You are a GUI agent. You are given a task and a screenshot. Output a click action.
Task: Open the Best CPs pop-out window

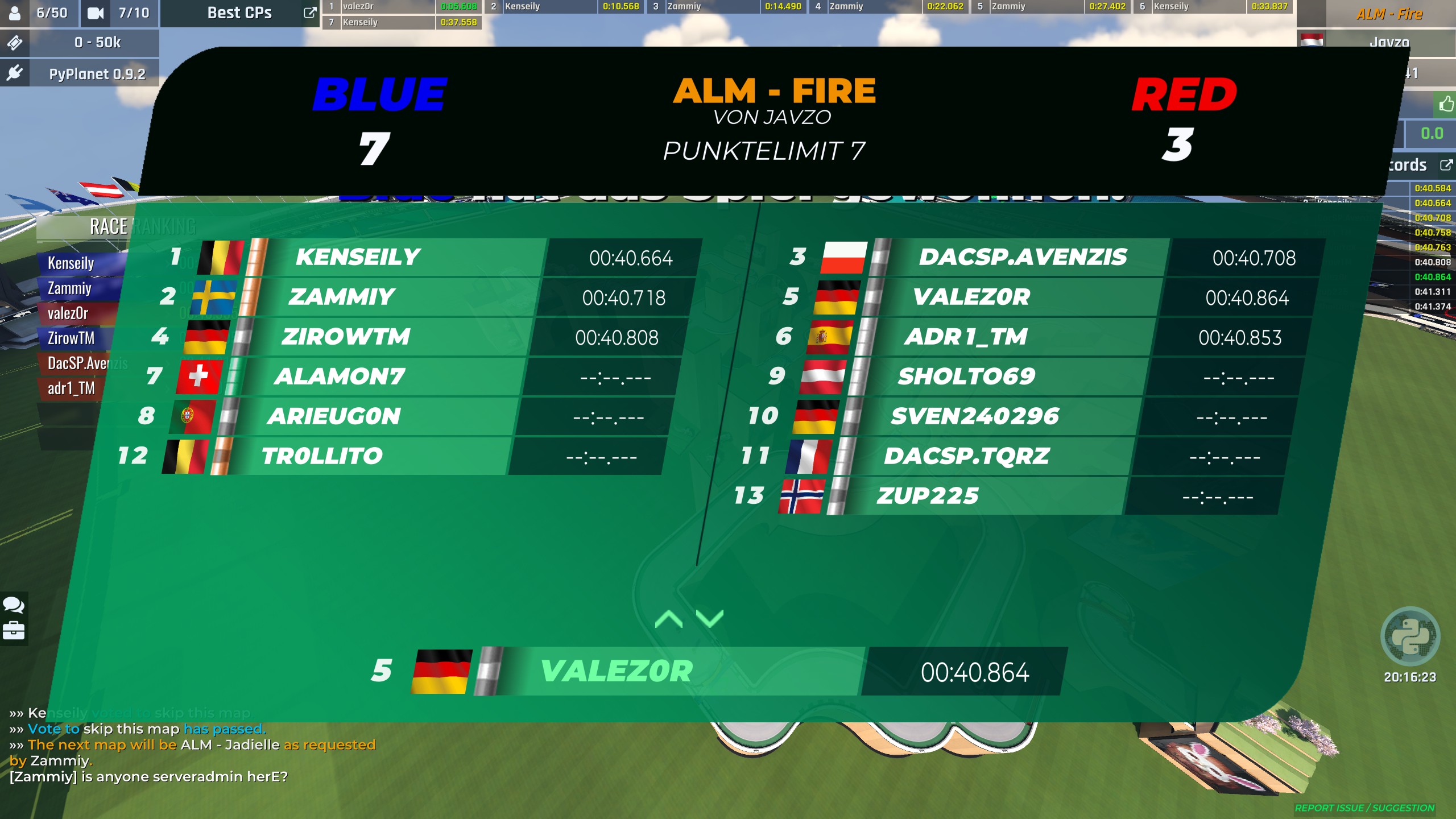click(309, 13)
